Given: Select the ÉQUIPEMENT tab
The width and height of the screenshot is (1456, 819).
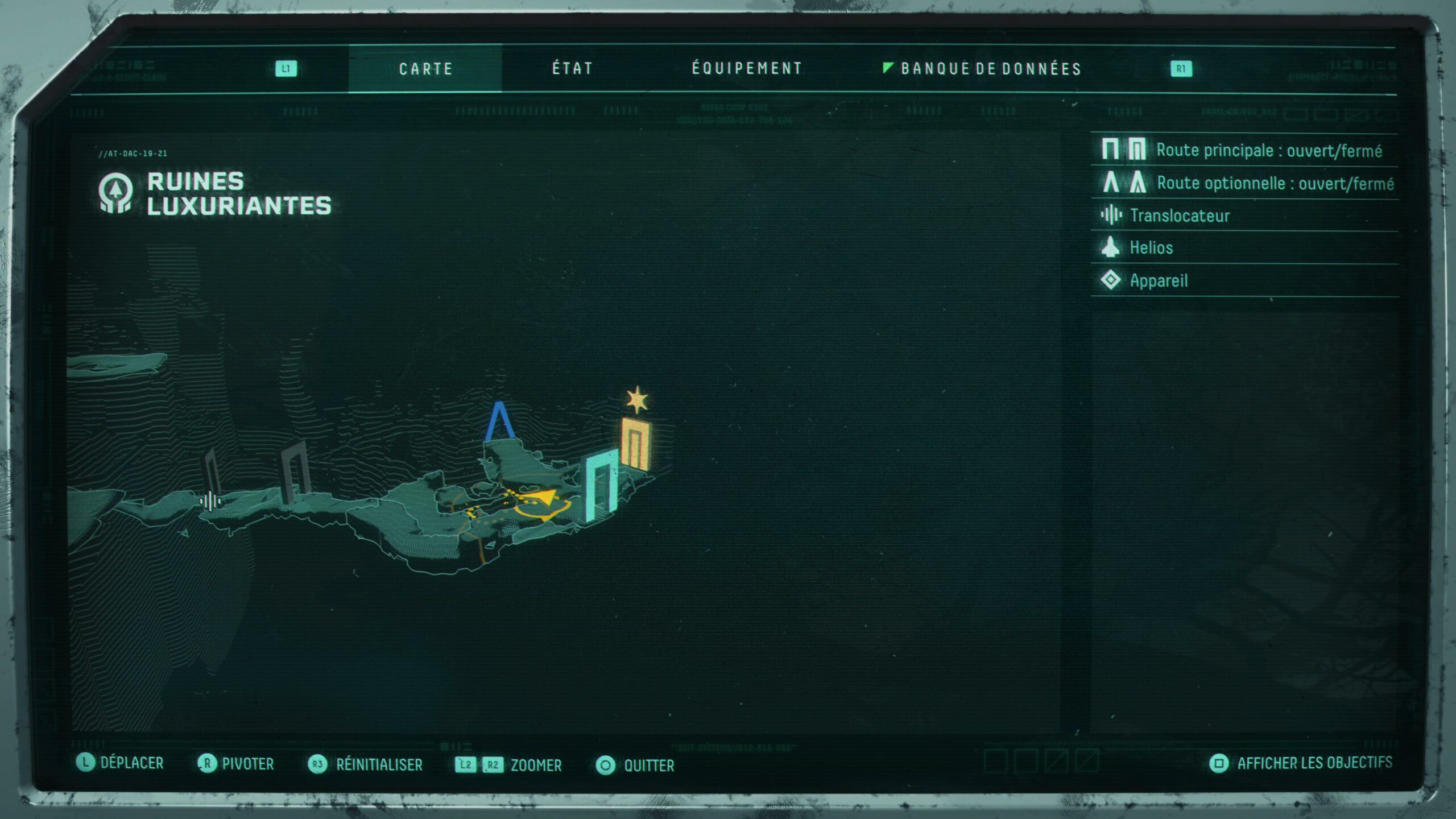Looking at the screenshot, I should tap(747, 69).
